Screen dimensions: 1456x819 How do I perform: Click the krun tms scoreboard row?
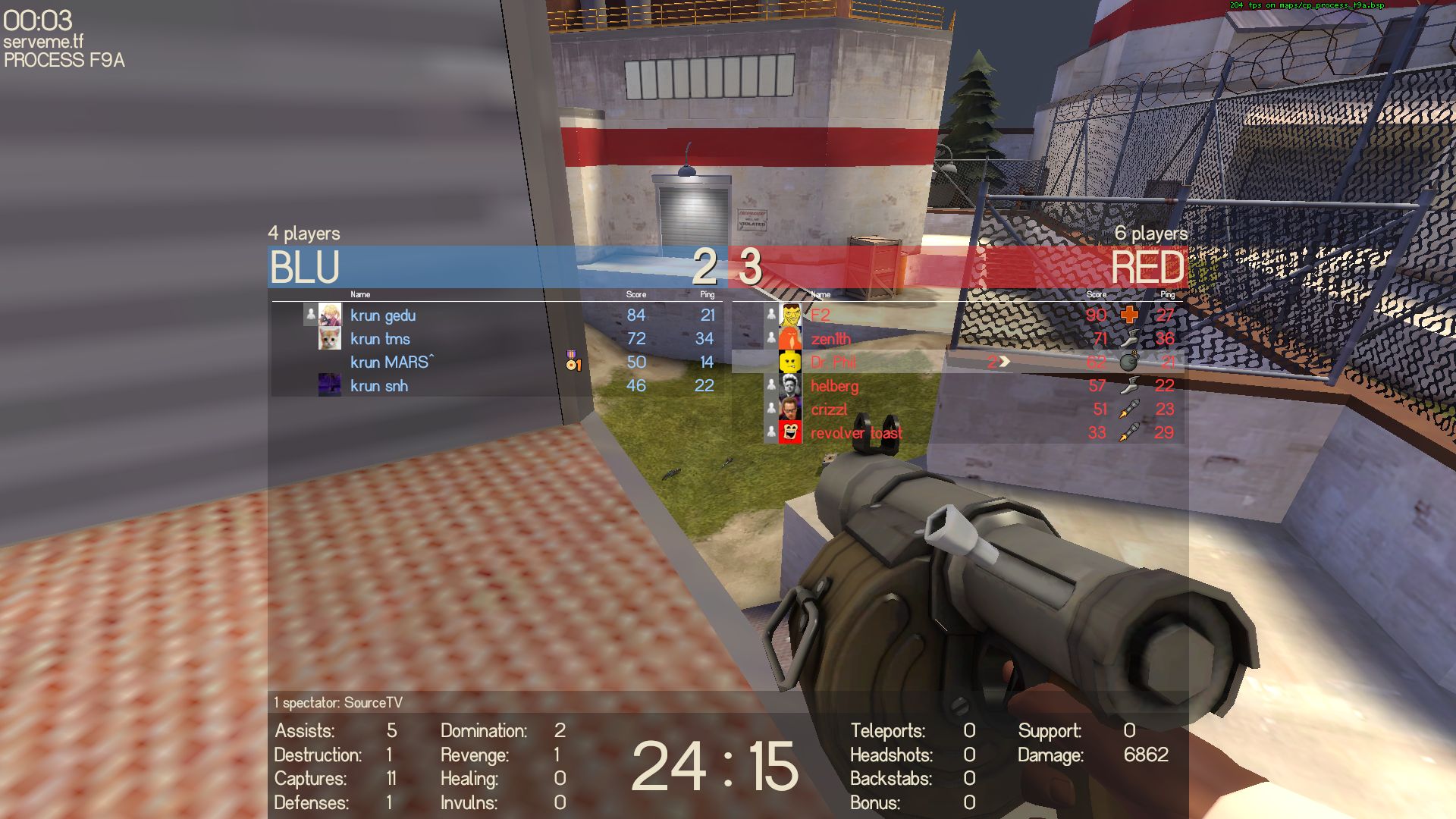[x=380, y=339]
